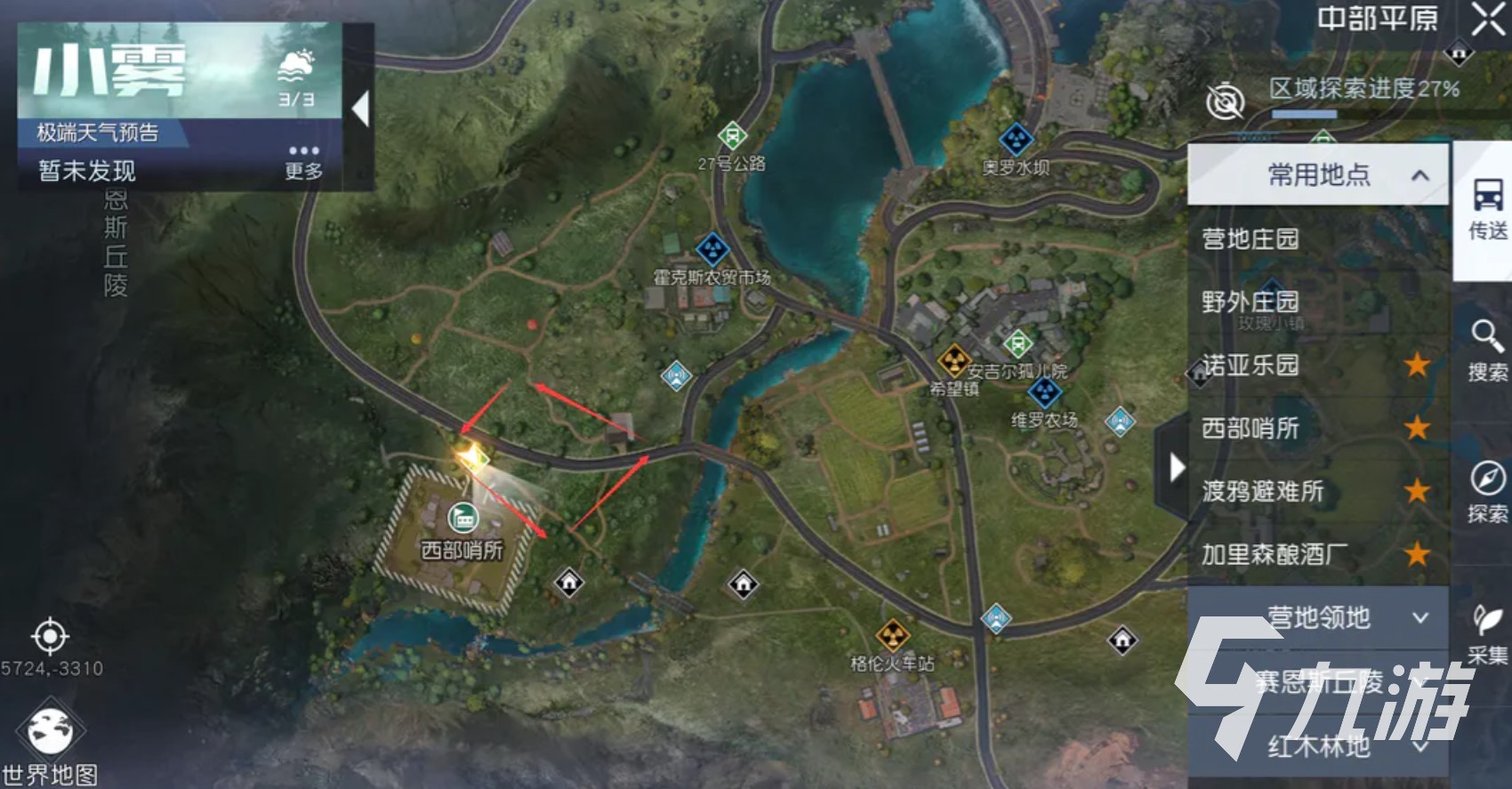Screen dimensions: 1512x789
Task: Open the 搜索 search tool
Action: [x=1487, y=350]
